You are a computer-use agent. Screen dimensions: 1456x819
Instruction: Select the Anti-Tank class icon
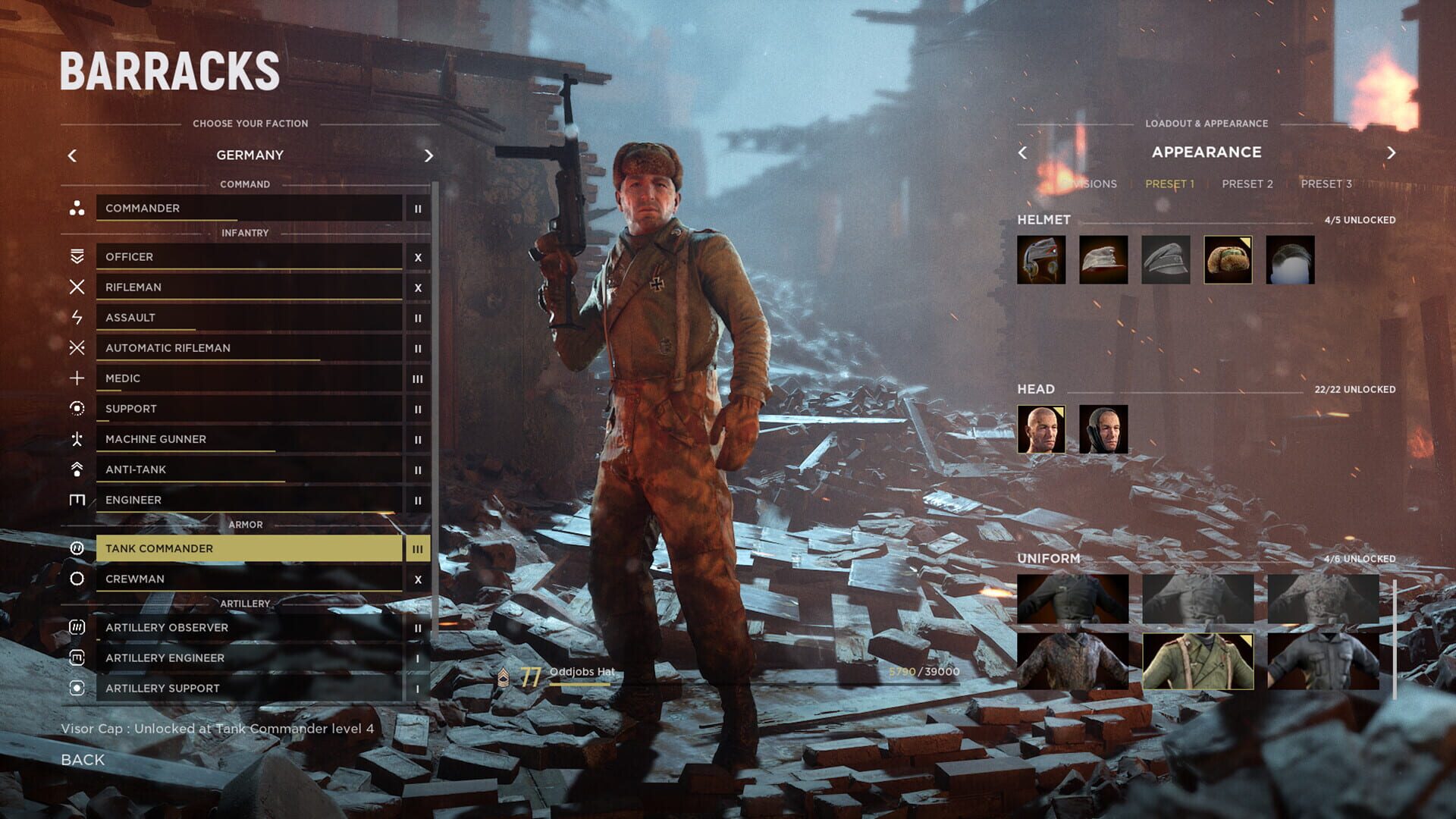[76, 469]
